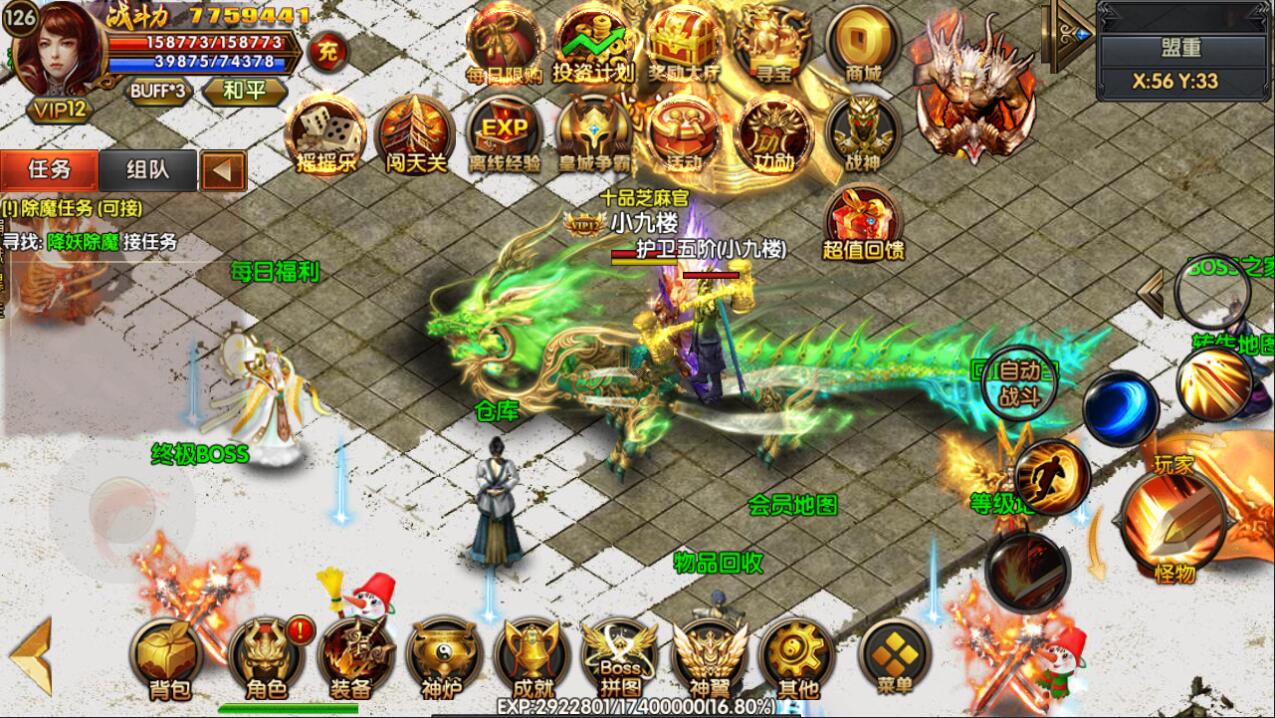
Task: Open the 神翼 wings menu
Action: tap(709, 657)
